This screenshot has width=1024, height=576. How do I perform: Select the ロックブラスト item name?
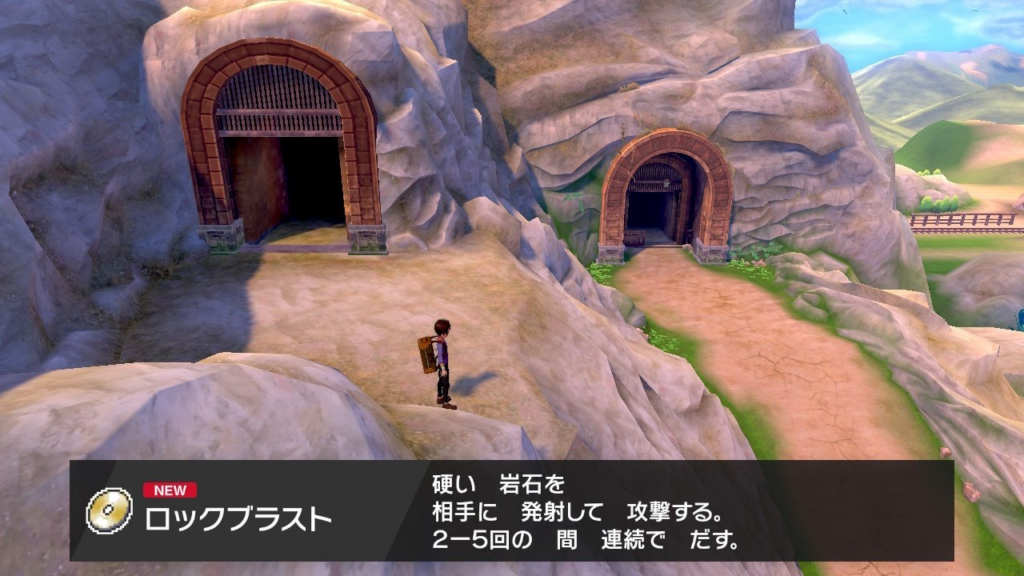[237, 520]
